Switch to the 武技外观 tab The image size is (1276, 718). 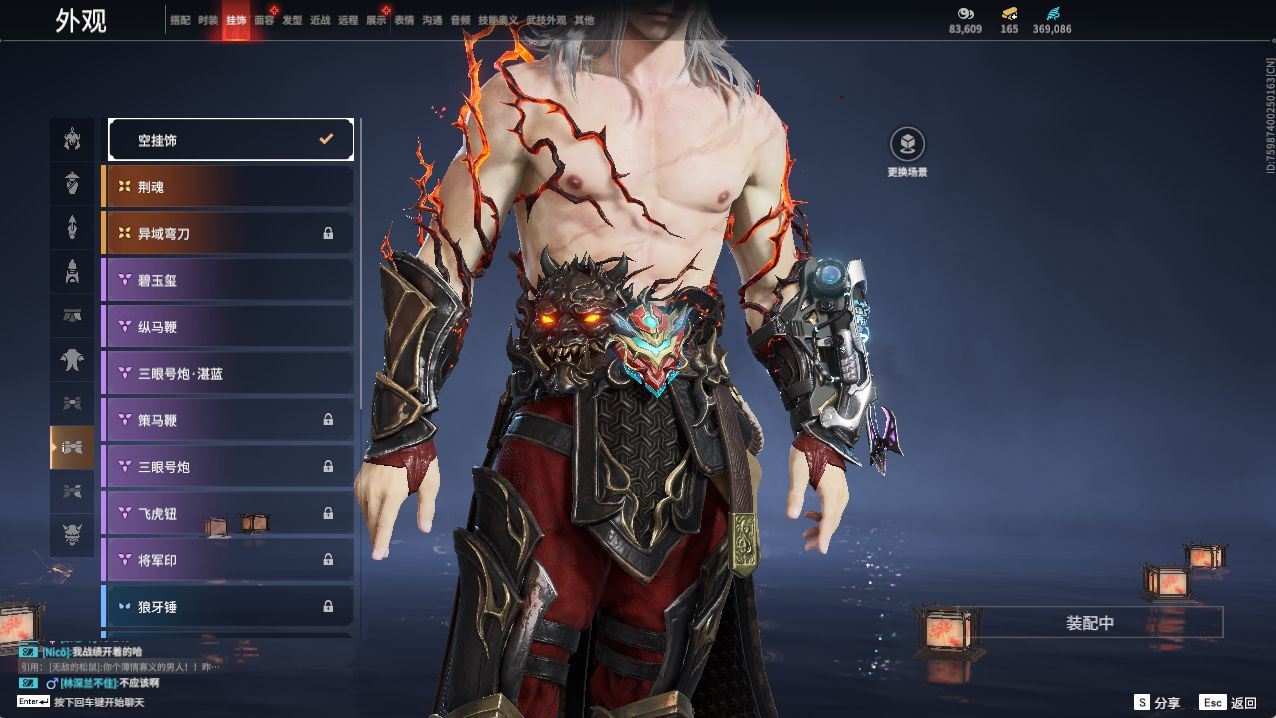pyautogui.click(x=546, y=20)
